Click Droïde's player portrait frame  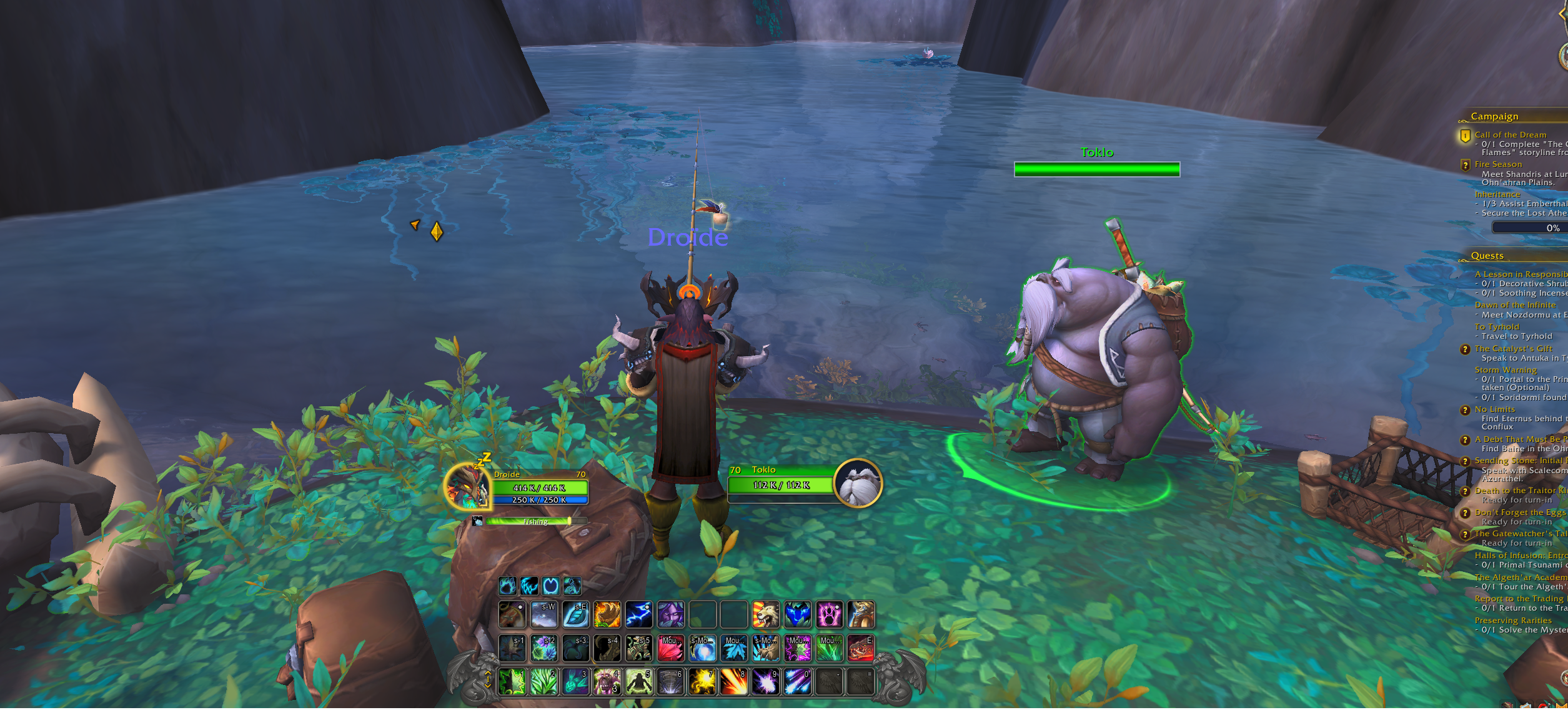tap(466, 486)
